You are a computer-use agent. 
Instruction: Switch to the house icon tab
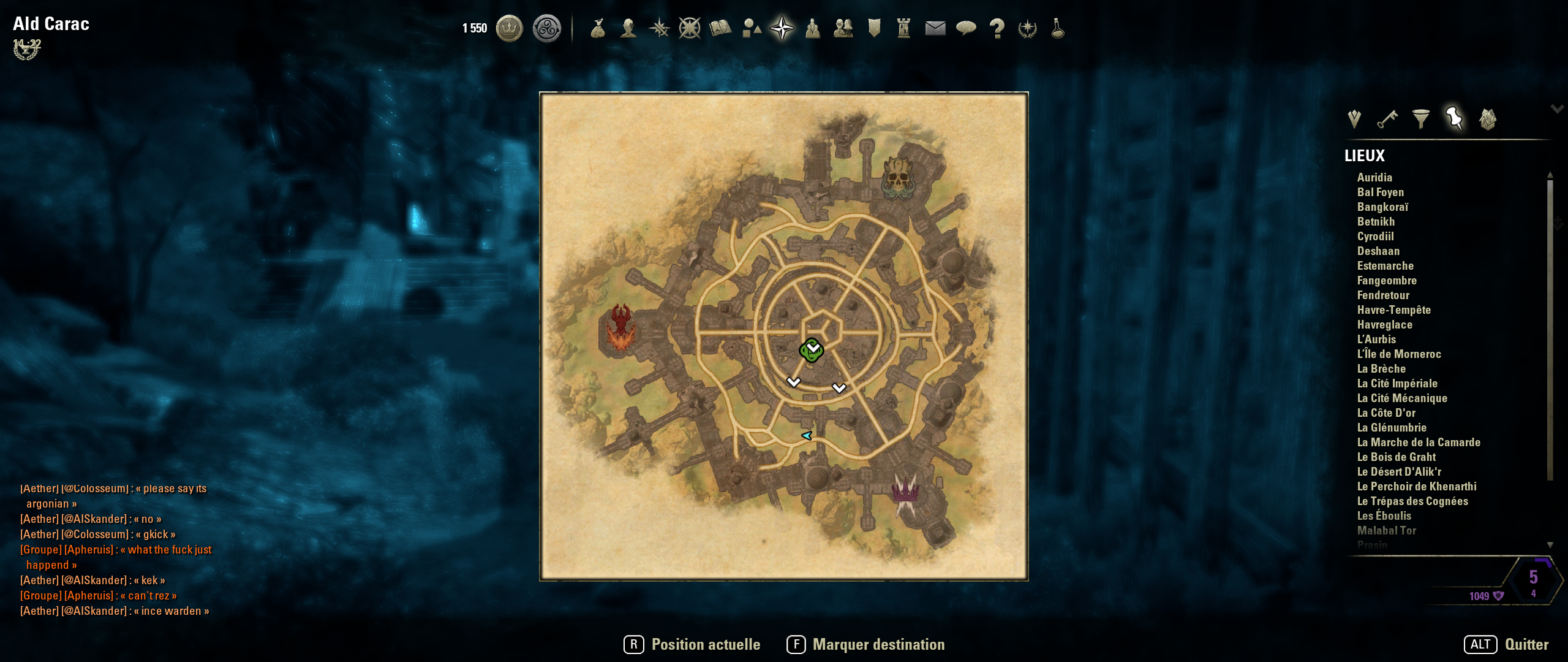(x=1488, y=118)
